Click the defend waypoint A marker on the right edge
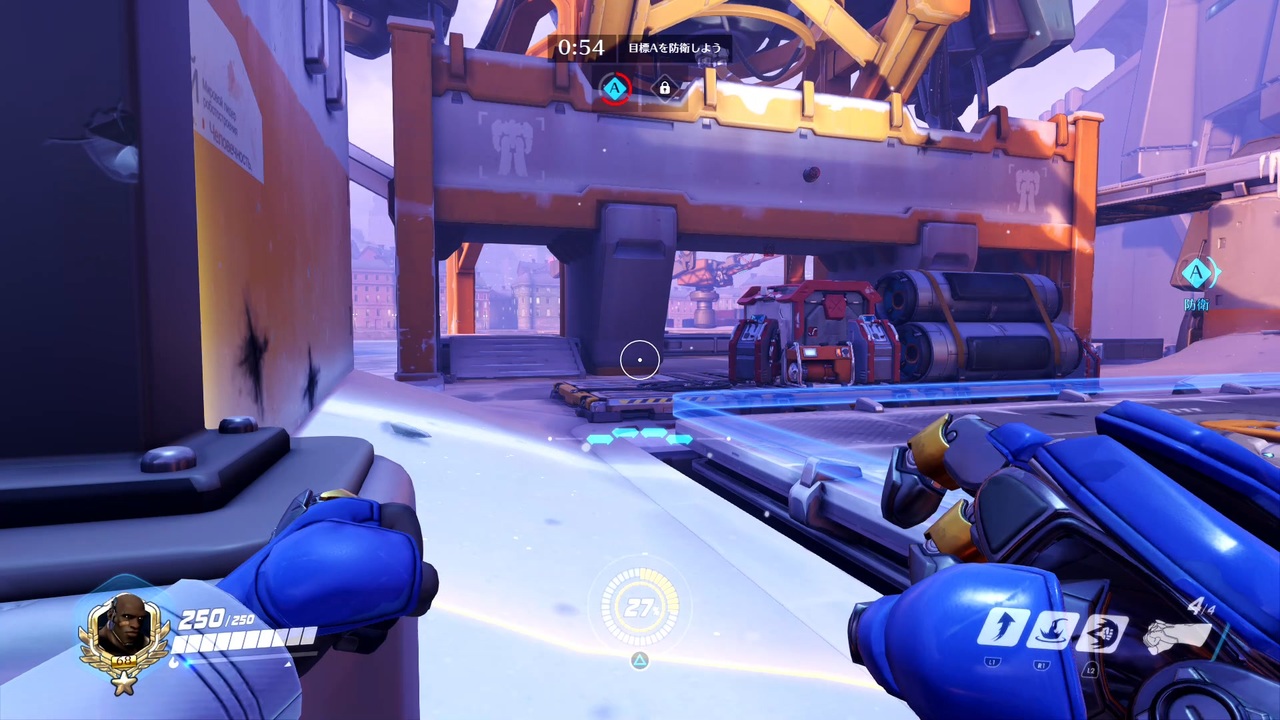 tap(1197, 273)
